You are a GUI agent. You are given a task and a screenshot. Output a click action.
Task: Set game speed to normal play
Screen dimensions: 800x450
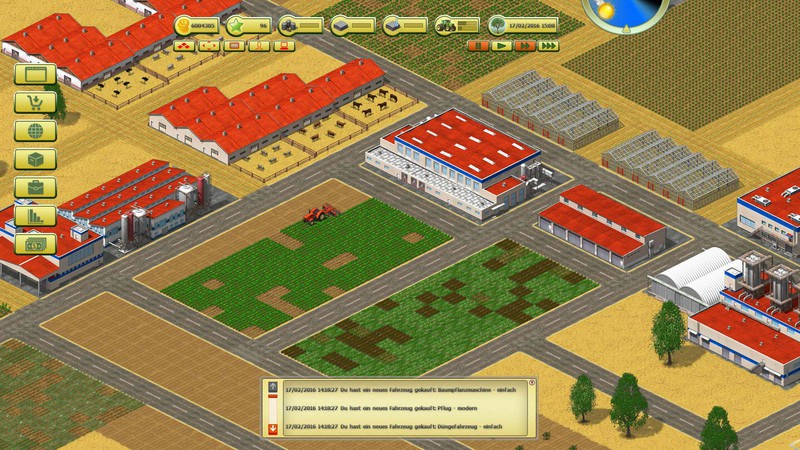tap(500, 45)
